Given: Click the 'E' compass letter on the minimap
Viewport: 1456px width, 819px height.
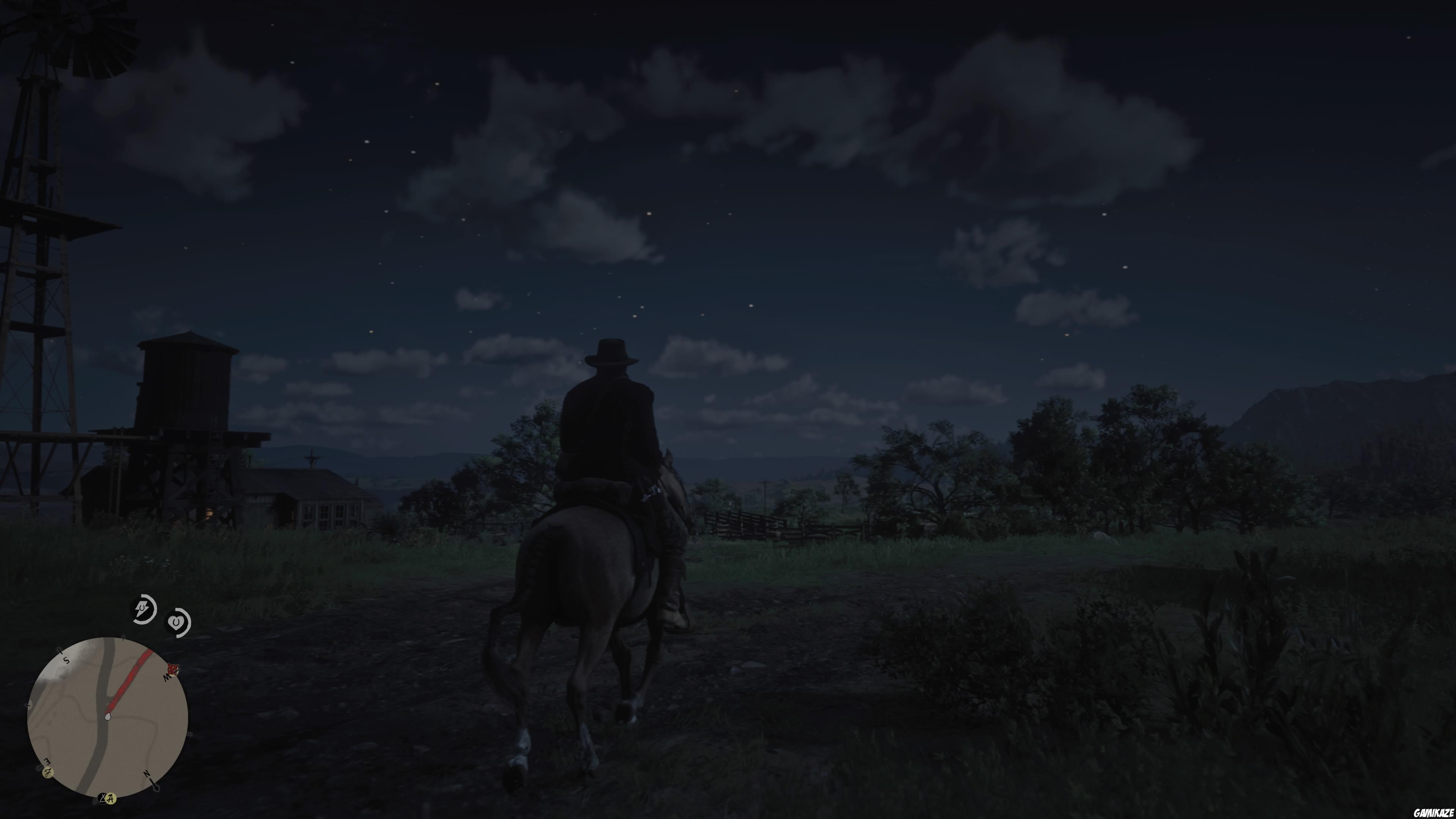Looking at the screenshot, I should tap(47, 761).
